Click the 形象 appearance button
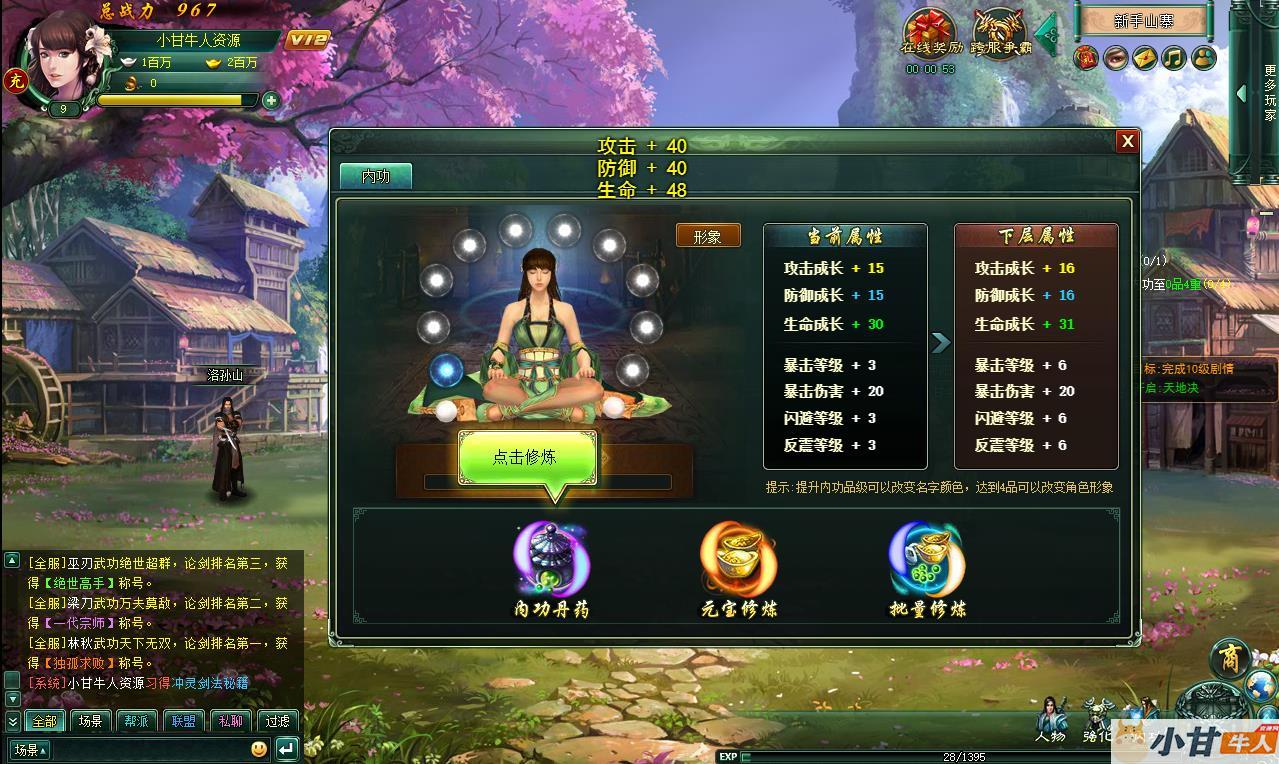The image size is (1279, 764). 708,236
